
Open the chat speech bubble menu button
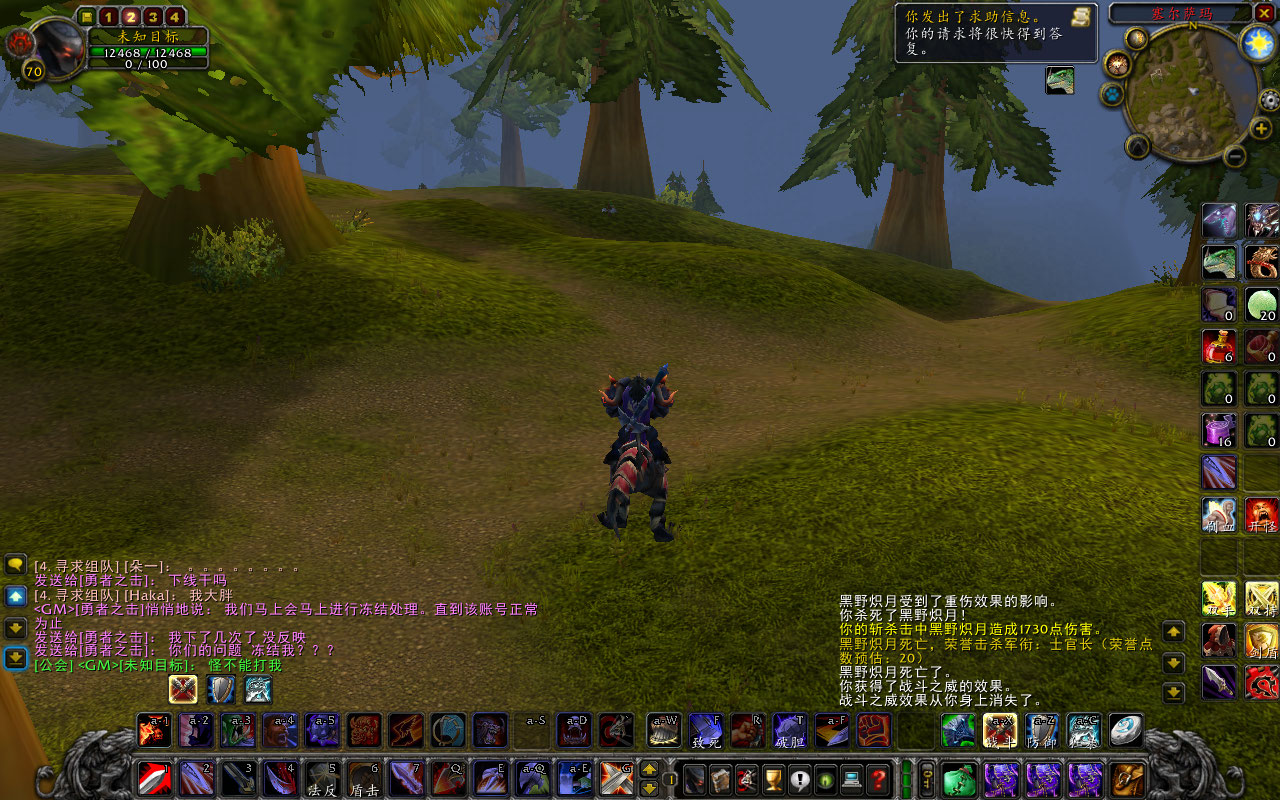pyautogui.click(x=15, y=565)
